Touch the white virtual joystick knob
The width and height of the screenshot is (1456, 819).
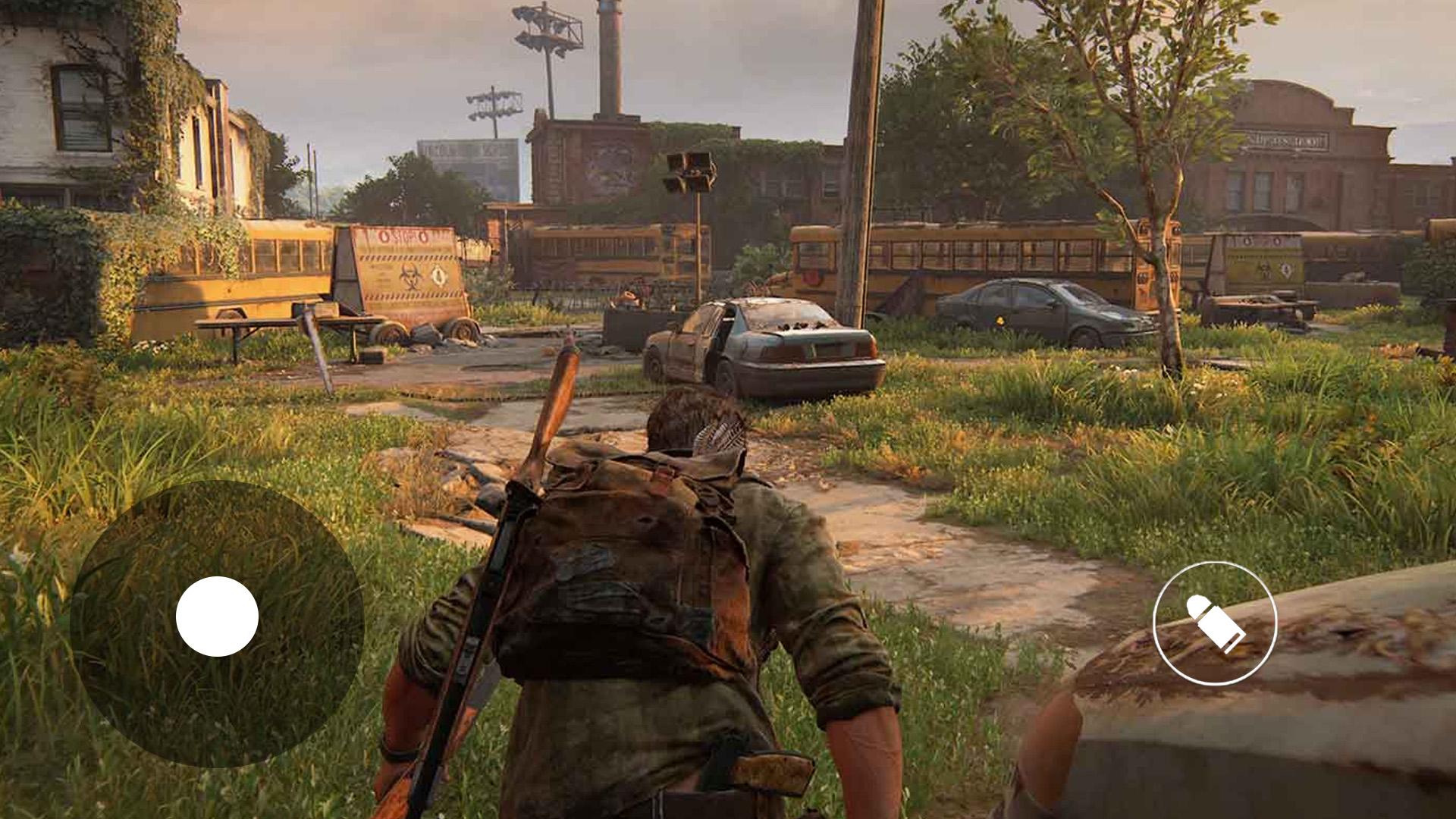click(217, 616)
